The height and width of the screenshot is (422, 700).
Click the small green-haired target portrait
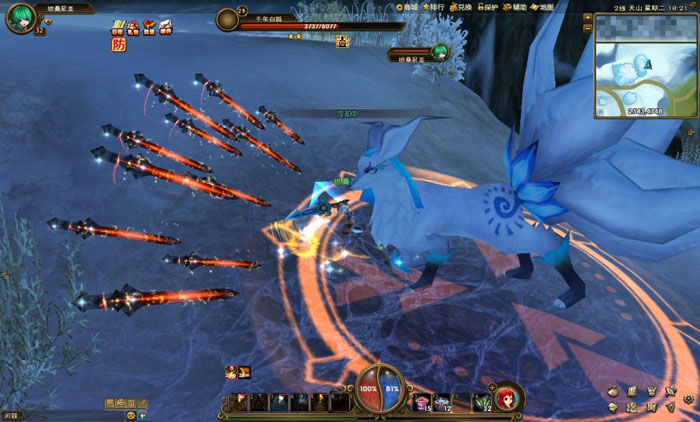[x=439, y=53]
